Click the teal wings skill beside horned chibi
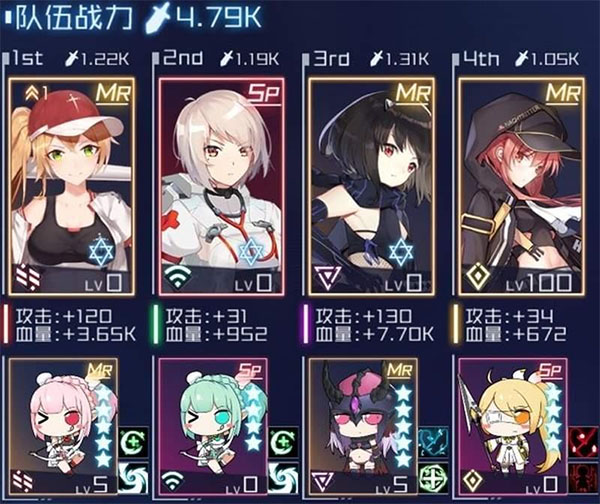Image resolution: width=600 pixels, height=504 pixels. pos(433,440)
